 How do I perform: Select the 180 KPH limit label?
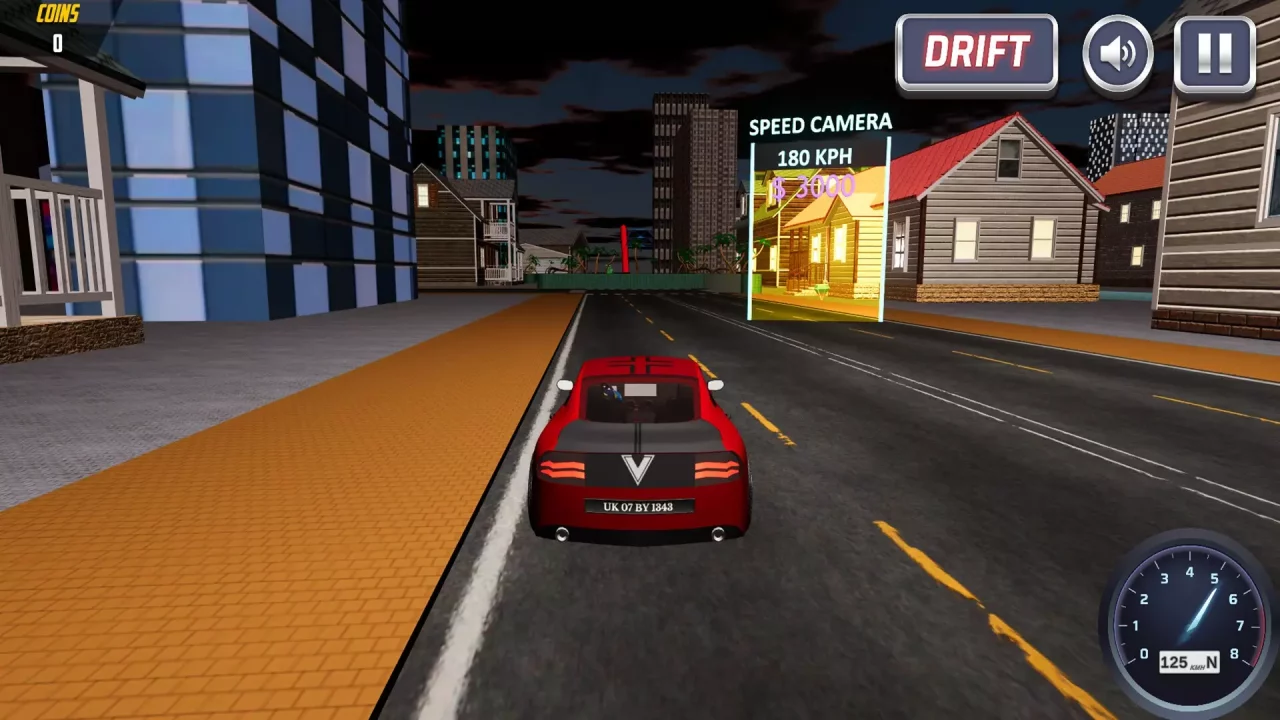point(815,156)
